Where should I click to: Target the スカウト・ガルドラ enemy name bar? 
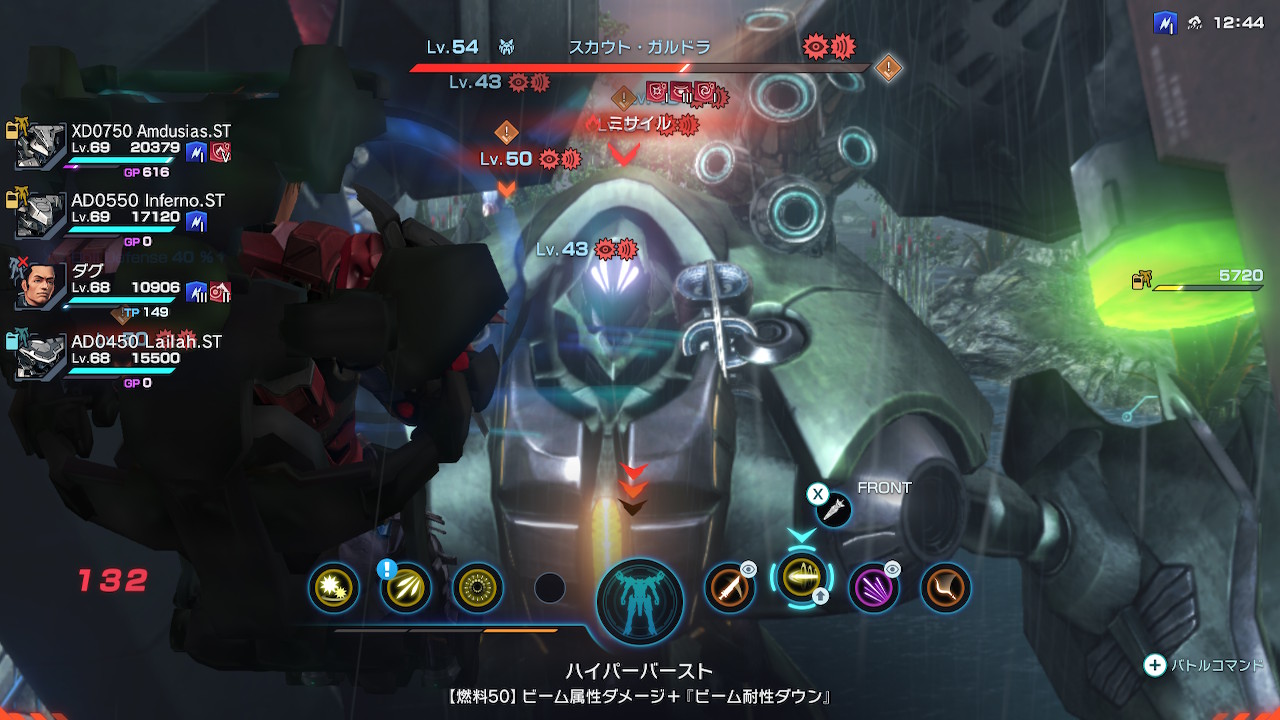coord(639,47)
